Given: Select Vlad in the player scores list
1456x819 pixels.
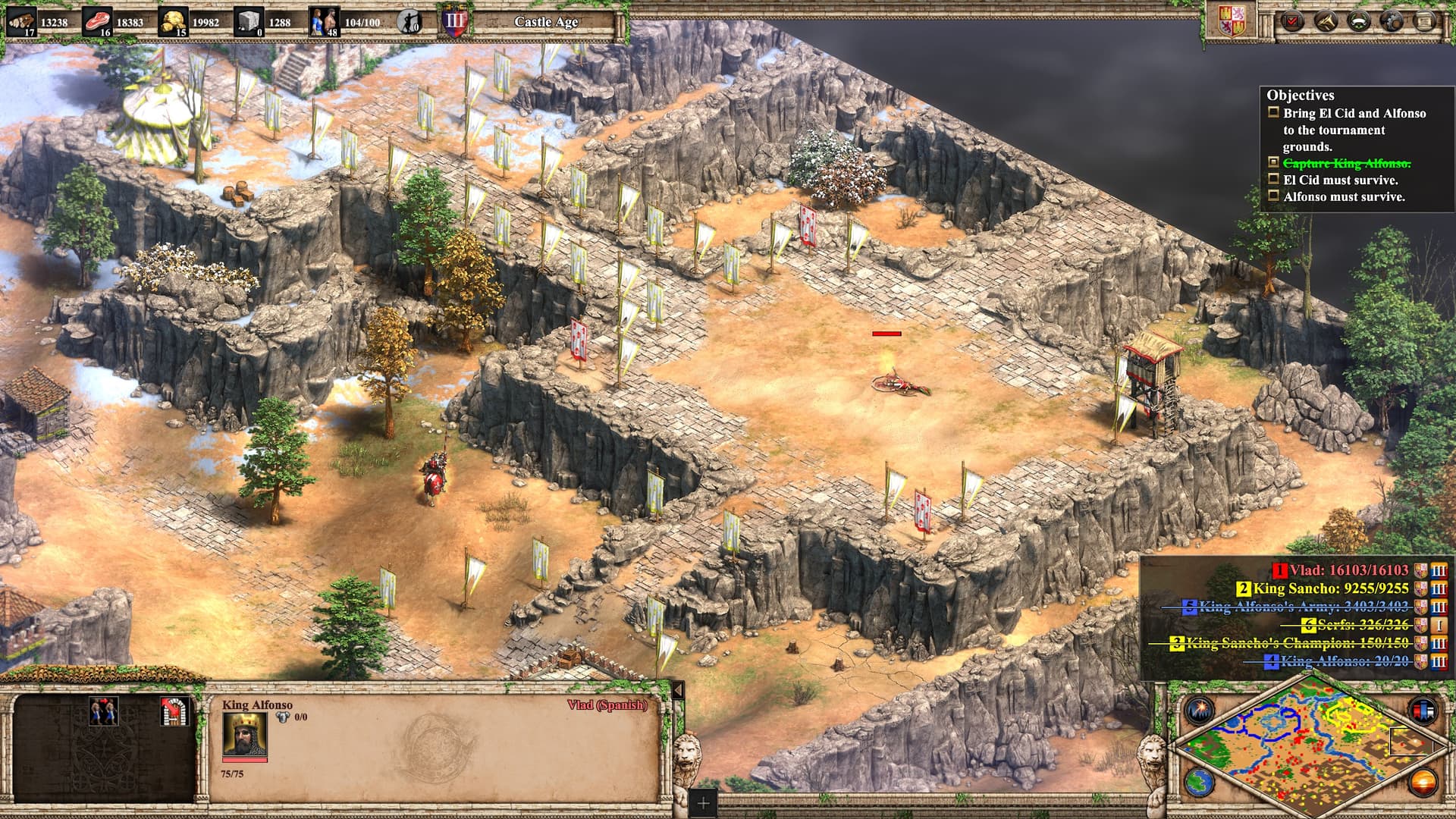Looking at the screenshot, I should pyautogui.click(x=1348, y=570).
